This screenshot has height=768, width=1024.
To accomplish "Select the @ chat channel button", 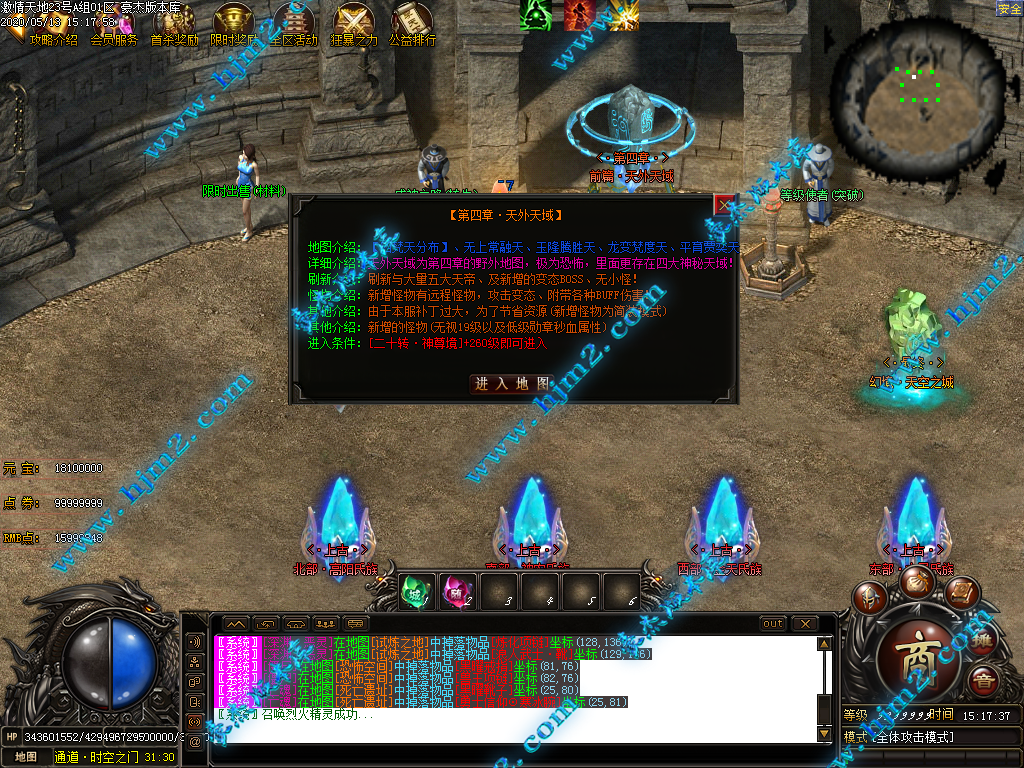I will 195,741.
